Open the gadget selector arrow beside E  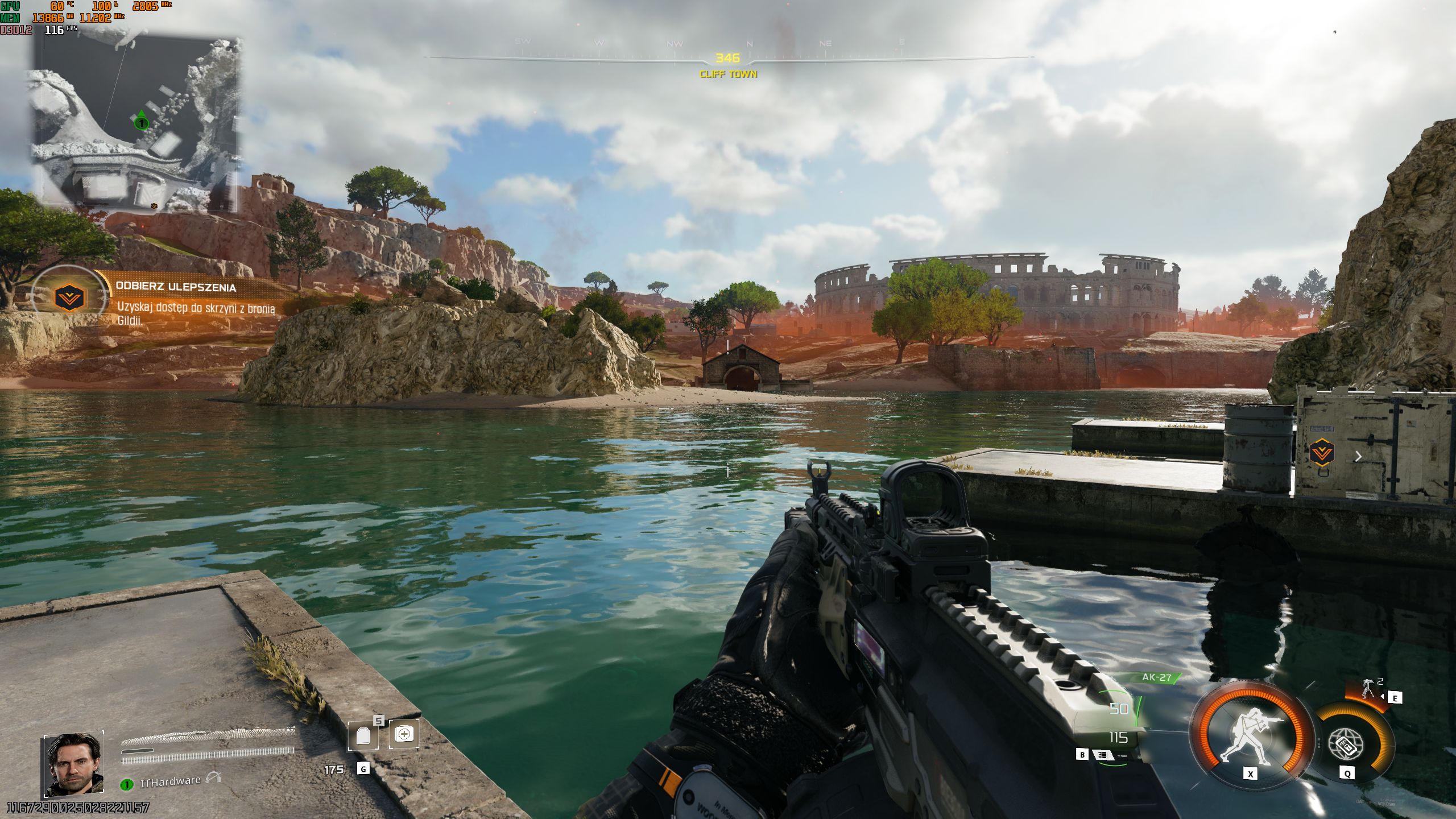click(x=1383, y=697)
